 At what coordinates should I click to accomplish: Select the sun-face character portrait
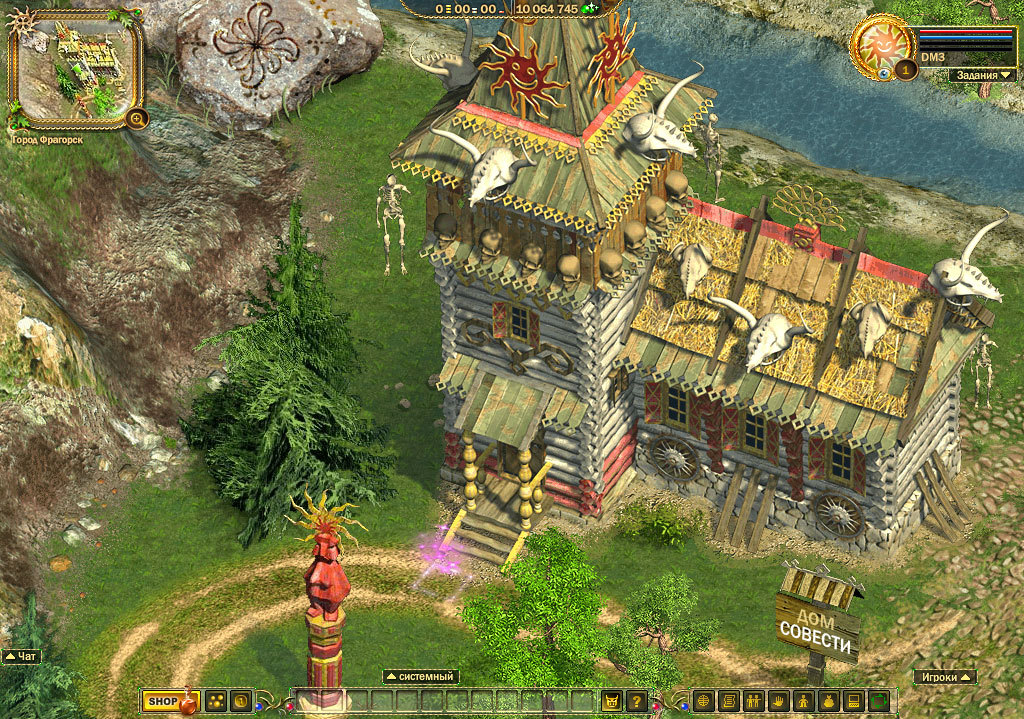(881, 46)
